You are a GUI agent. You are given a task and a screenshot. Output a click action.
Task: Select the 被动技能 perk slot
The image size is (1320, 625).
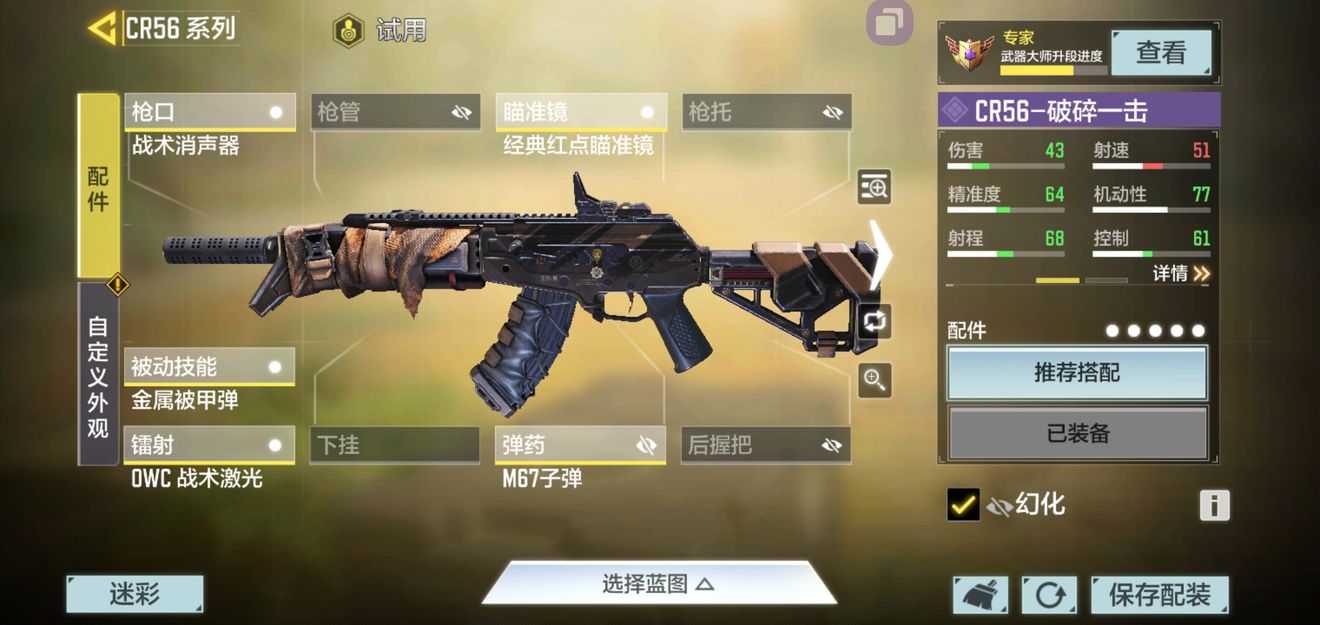click(209, 367)
